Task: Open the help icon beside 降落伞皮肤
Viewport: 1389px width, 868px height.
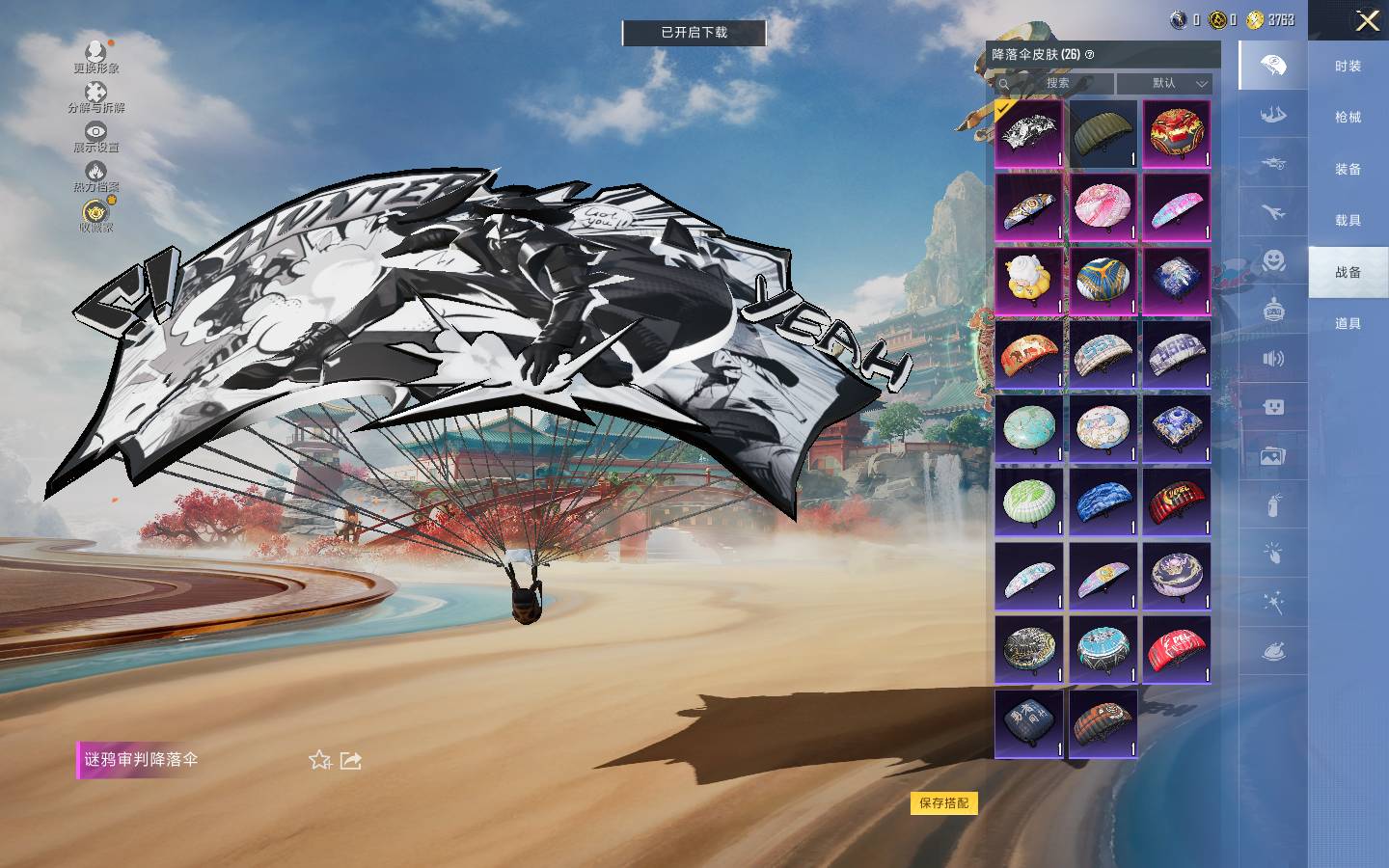Action: tap(1090, 55)
